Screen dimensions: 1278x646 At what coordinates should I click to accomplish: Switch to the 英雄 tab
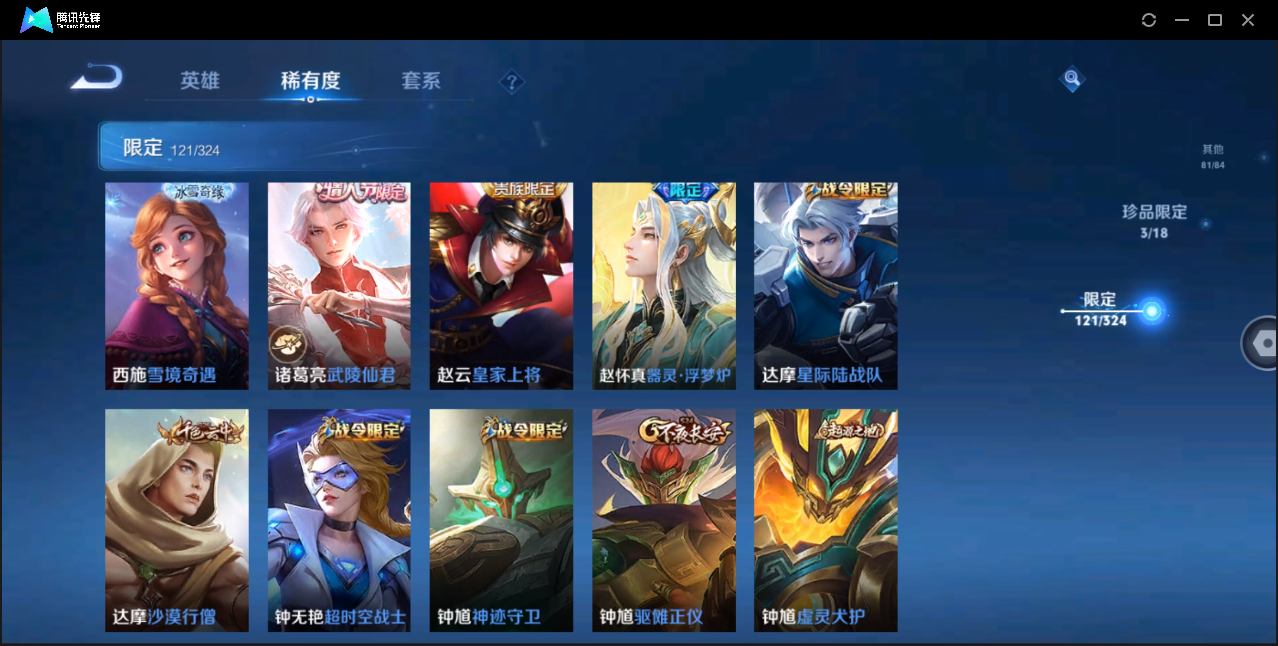click(x=200, y=81)
